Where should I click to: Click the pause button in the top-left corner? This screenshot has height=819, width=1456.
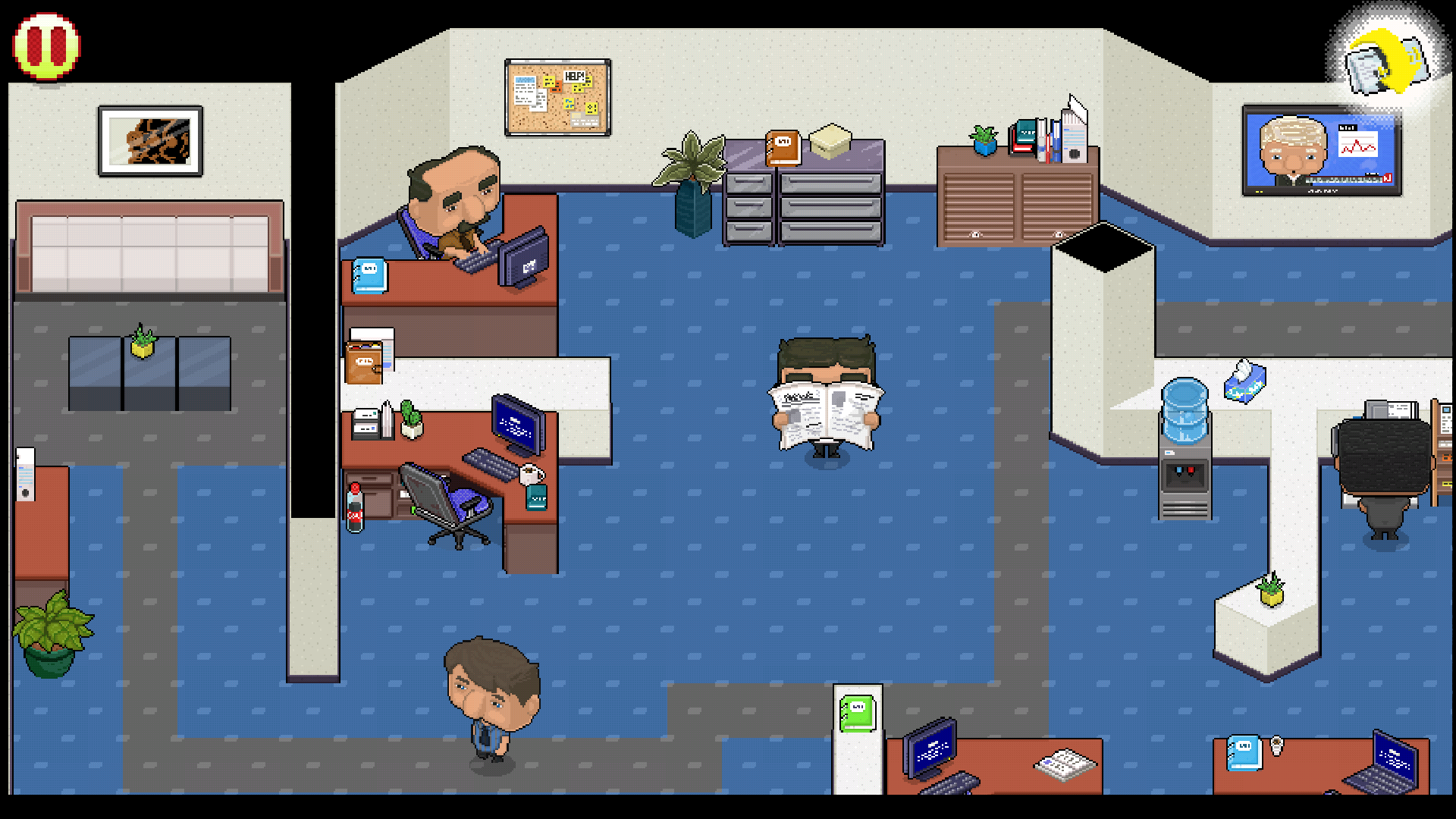45,45
